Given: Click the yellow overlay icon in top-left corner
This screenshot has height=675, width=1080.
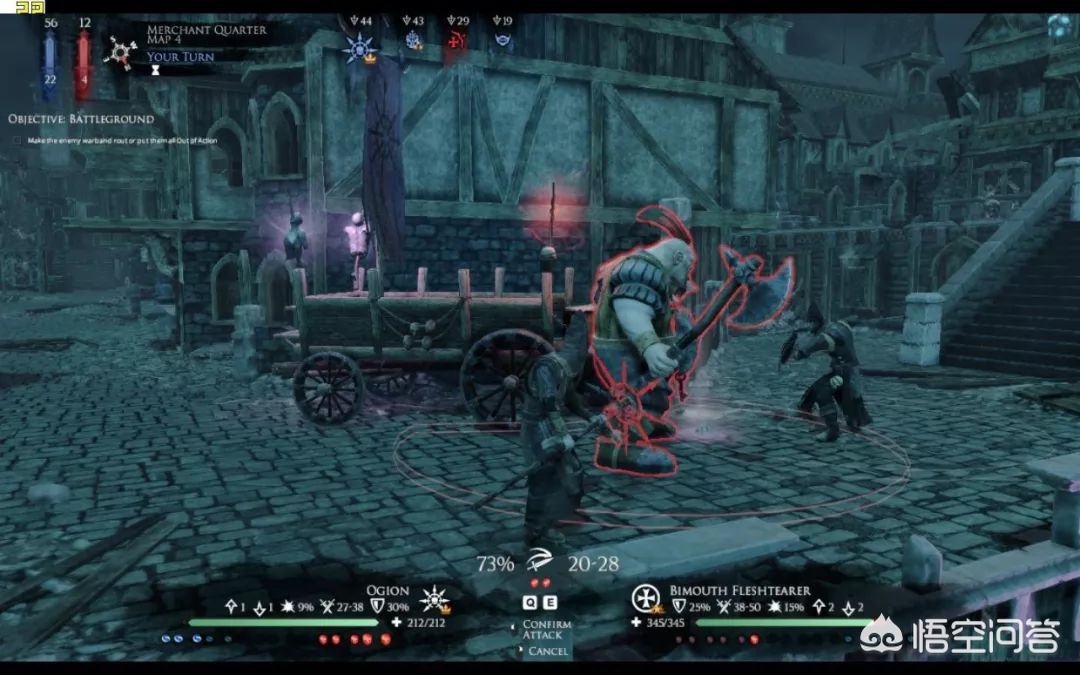Looking at the screenshot, I should [x=30, y=7].
